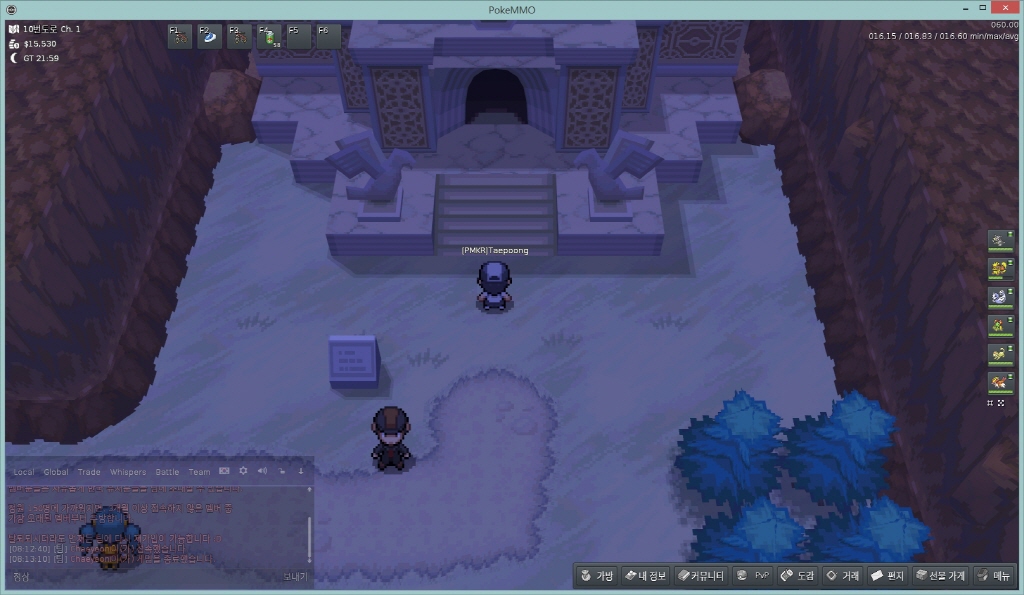The image size is (1024, 595).
Task: Switch to the Global chat tab
Action: [56, 472]
